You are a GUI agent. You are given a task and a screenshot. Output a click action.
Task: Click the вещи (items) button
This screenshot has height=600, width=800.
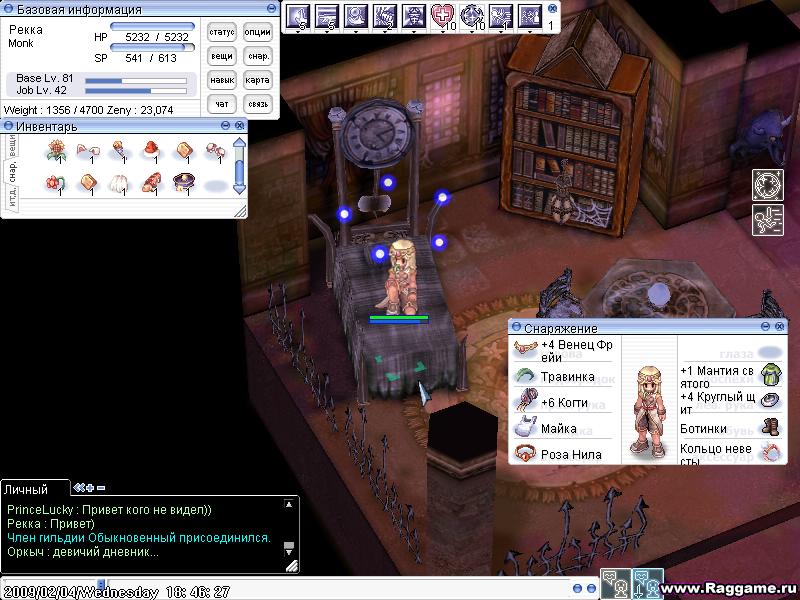pos(222,57)
